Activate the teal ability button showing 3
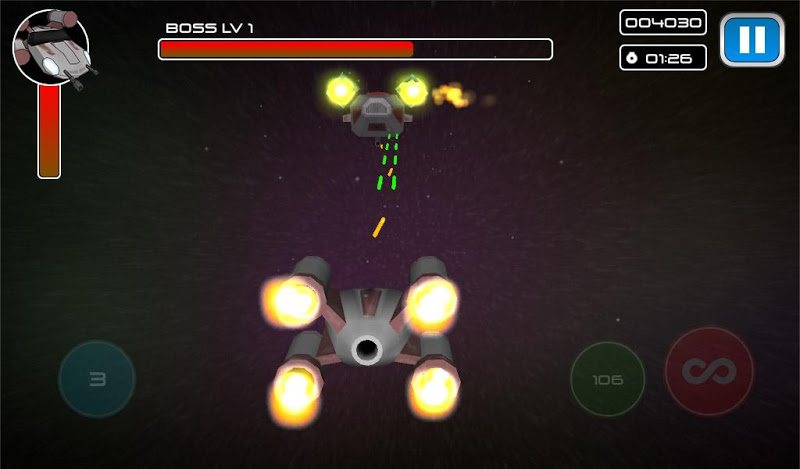Viewport: 800px width, 469px height. (97, 379)
